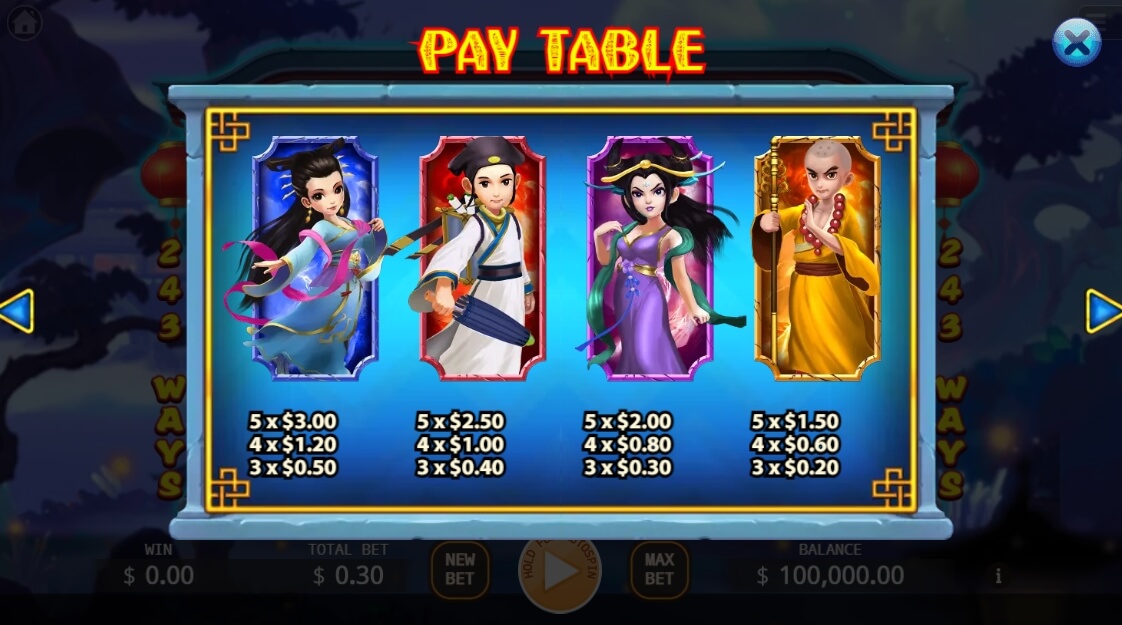Open the info icon near the balance

point(998,576)
